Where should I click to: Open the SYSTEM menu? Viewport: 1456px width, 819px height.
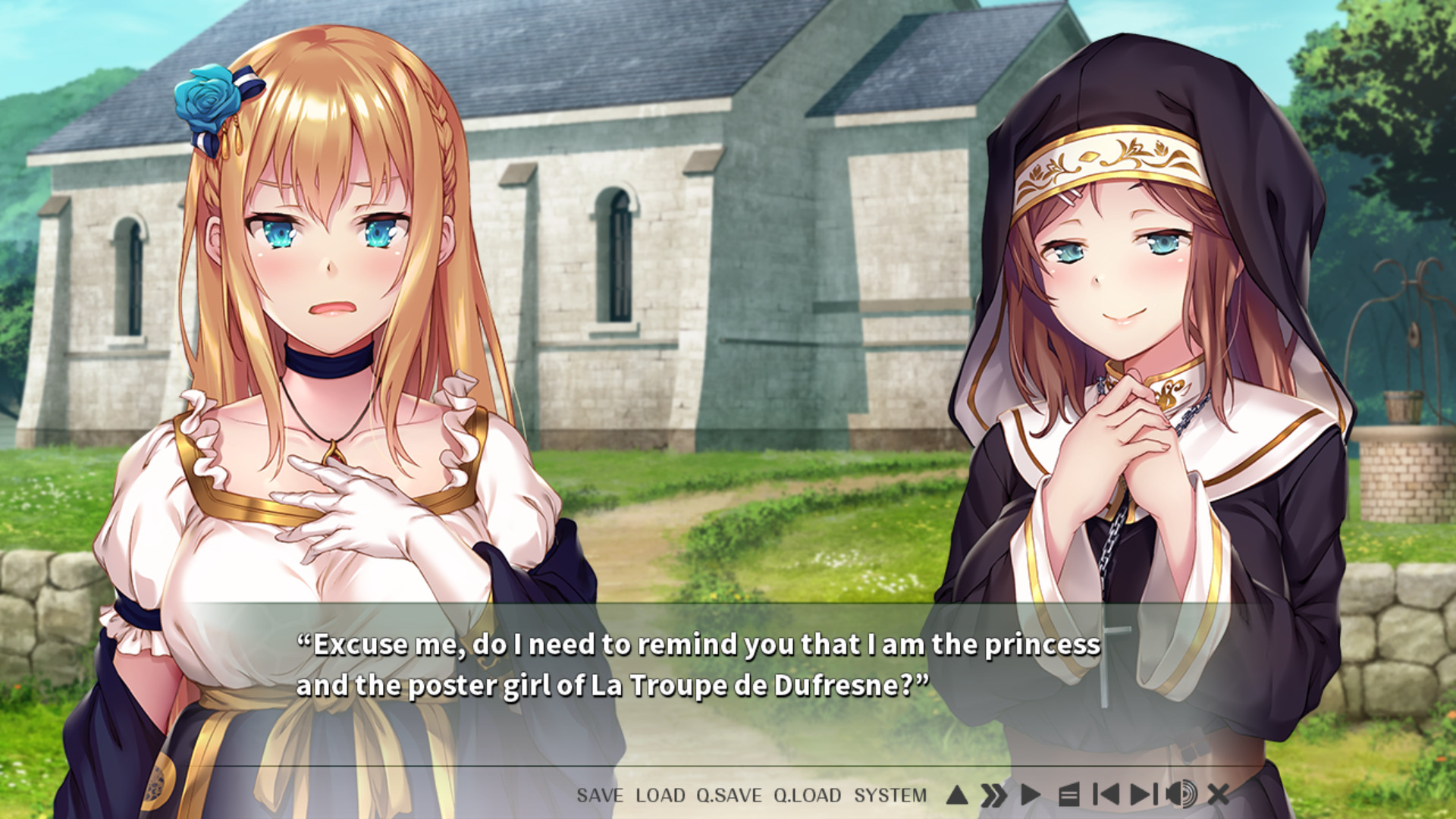pos(890,795)
